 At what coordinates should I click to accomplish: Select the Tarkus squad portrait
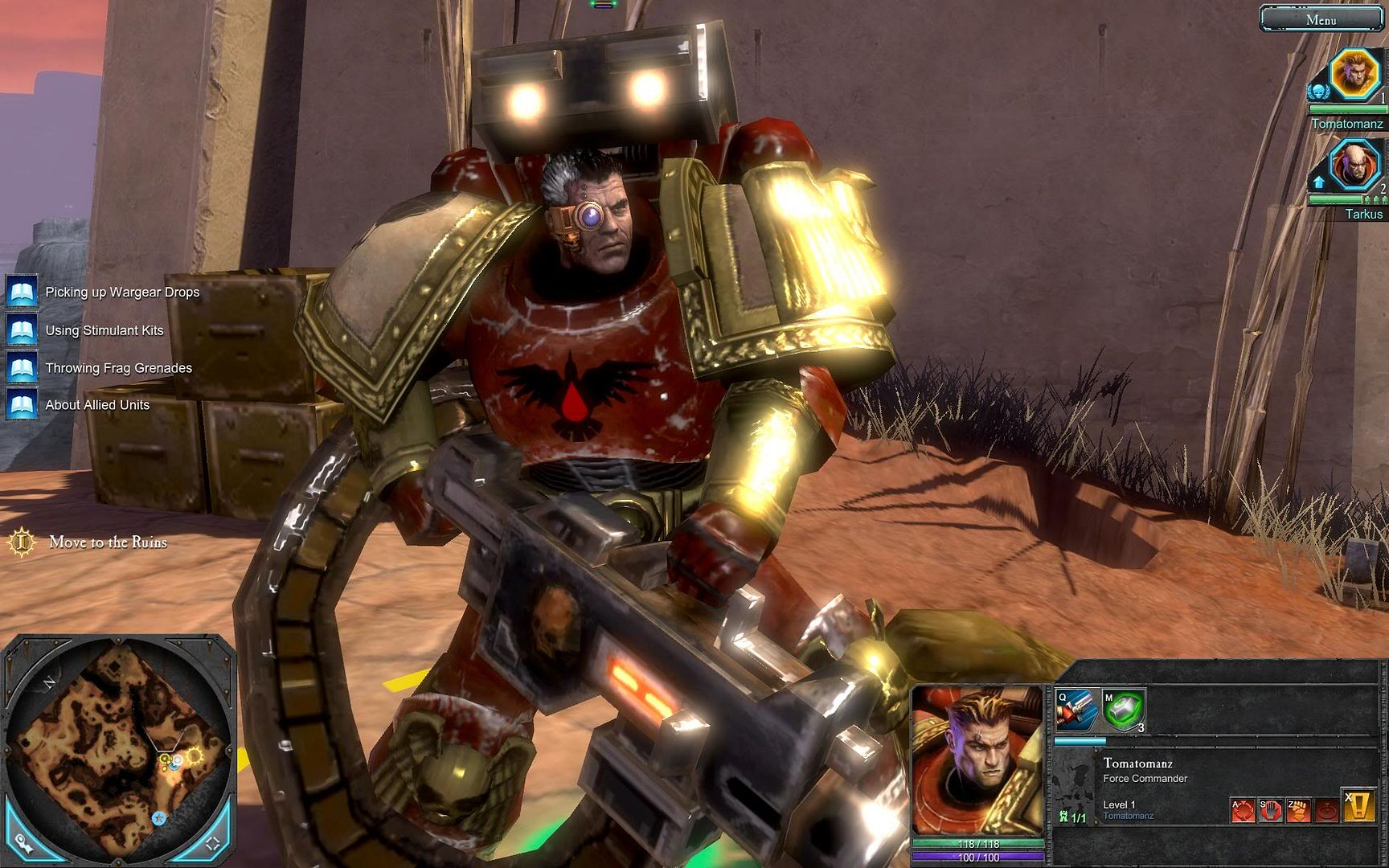pyautogui.click(x=1355, y=165)
